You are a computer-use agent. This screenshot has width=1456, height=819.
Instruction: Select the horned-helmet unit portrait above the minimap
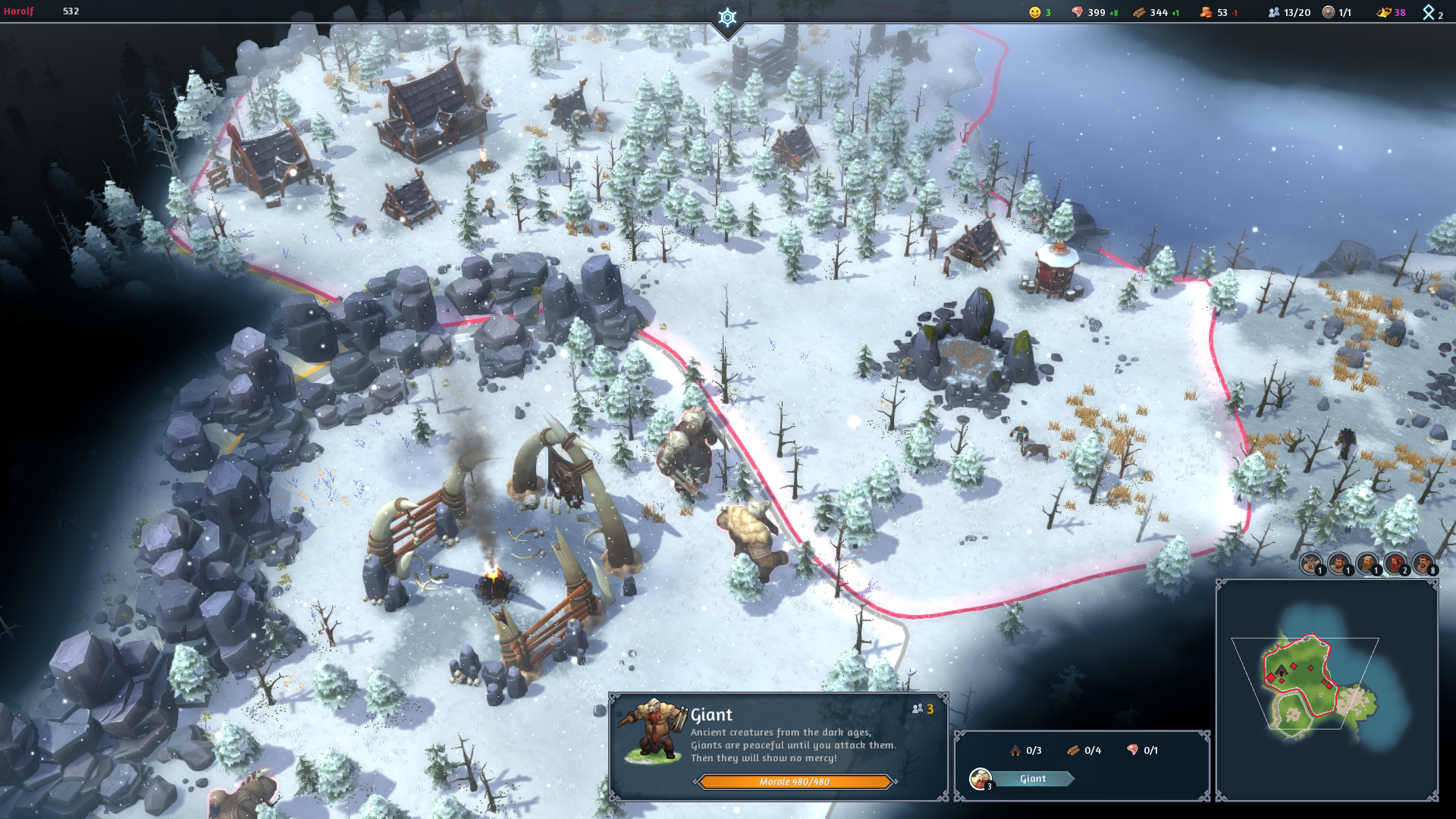pyautogui.click(x=1310, y=563)
